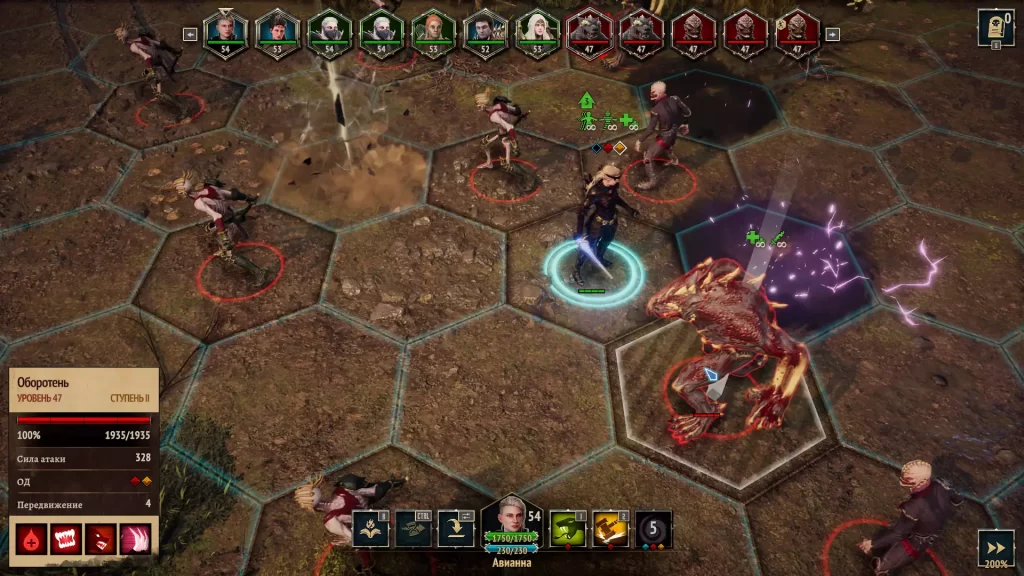Image resolution: width=1024 pixels, height=576 pixels.
Task: Select Avianna's portrait in the bottom bar
Action: click(512, 520)
